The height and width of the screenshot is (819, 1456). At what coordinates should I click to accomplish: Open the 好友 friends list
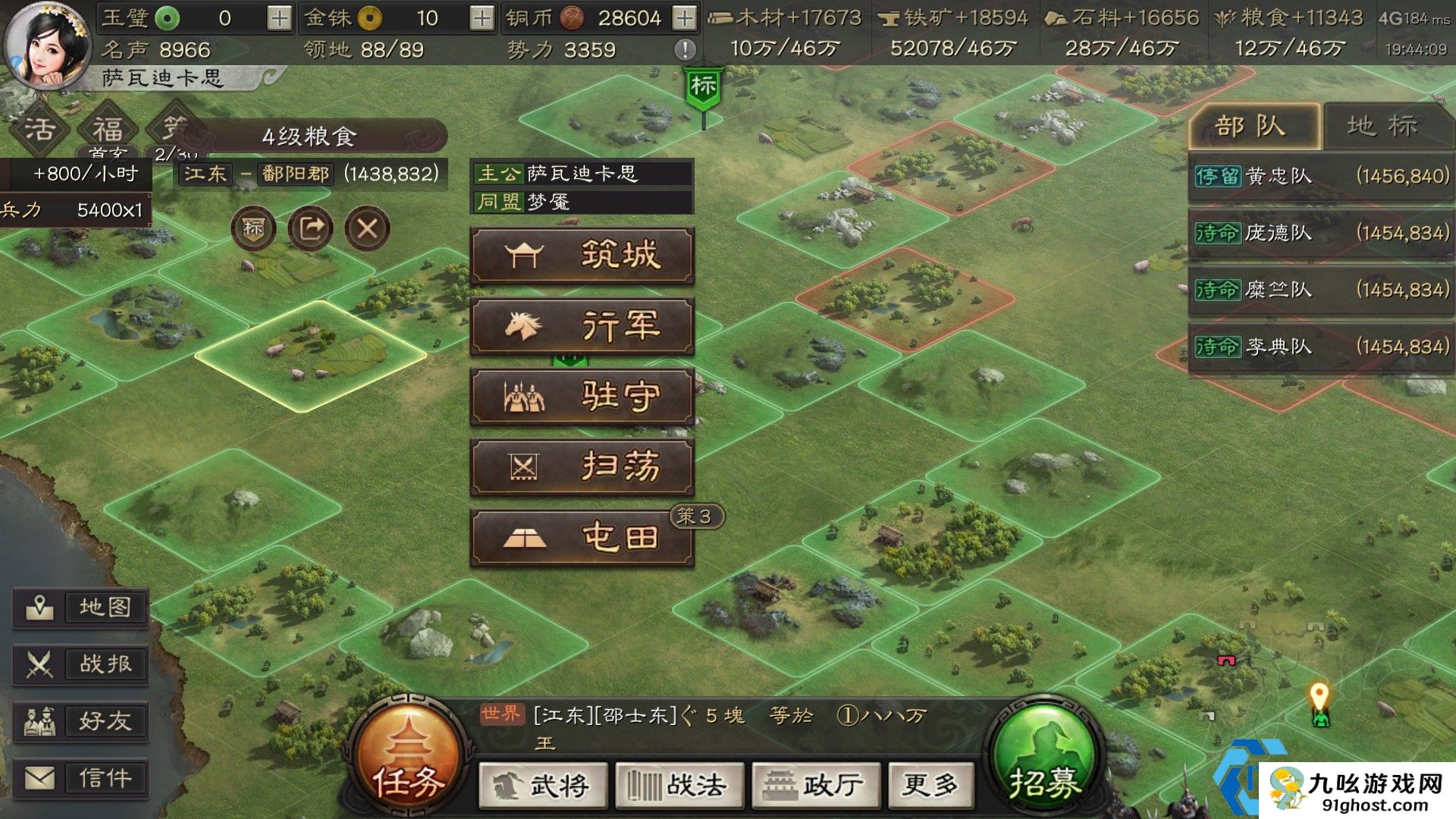[x=81, y=721]
